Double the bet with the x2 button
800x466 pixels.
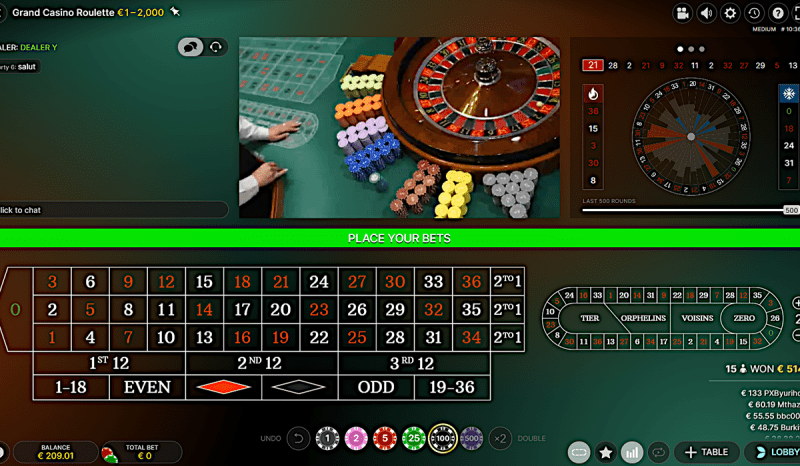[x=501, y=438]
